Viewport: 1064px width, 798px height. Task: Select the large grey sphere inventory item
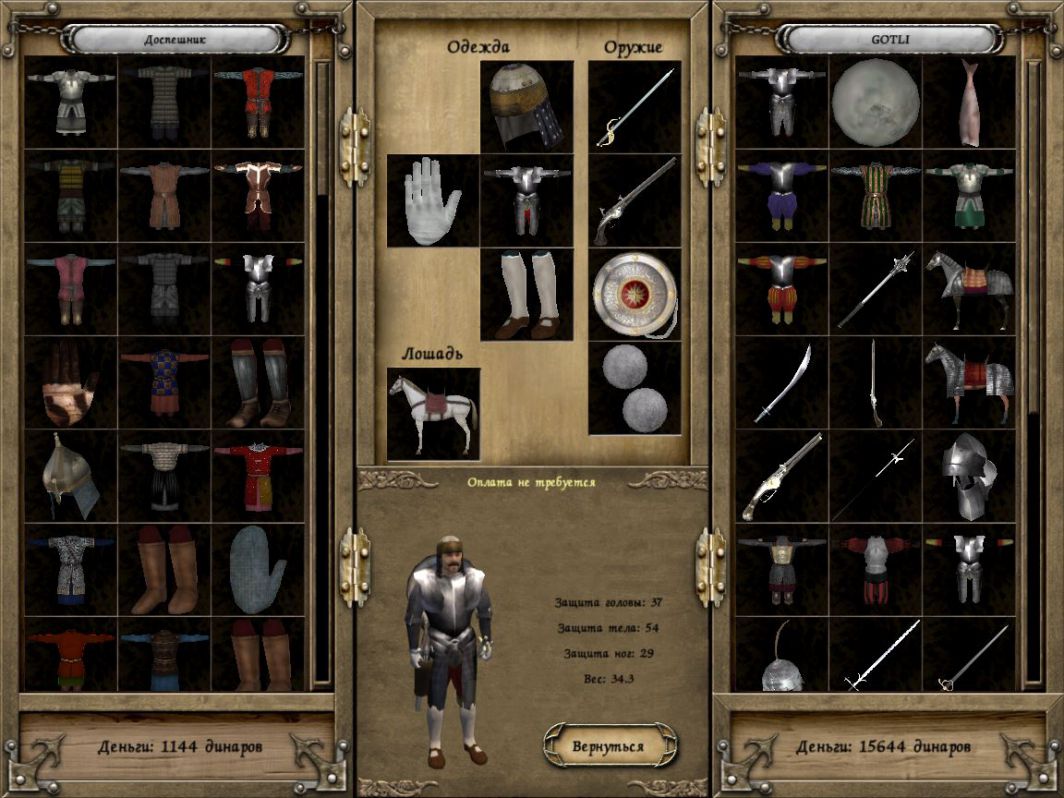(x=875, y=103)
